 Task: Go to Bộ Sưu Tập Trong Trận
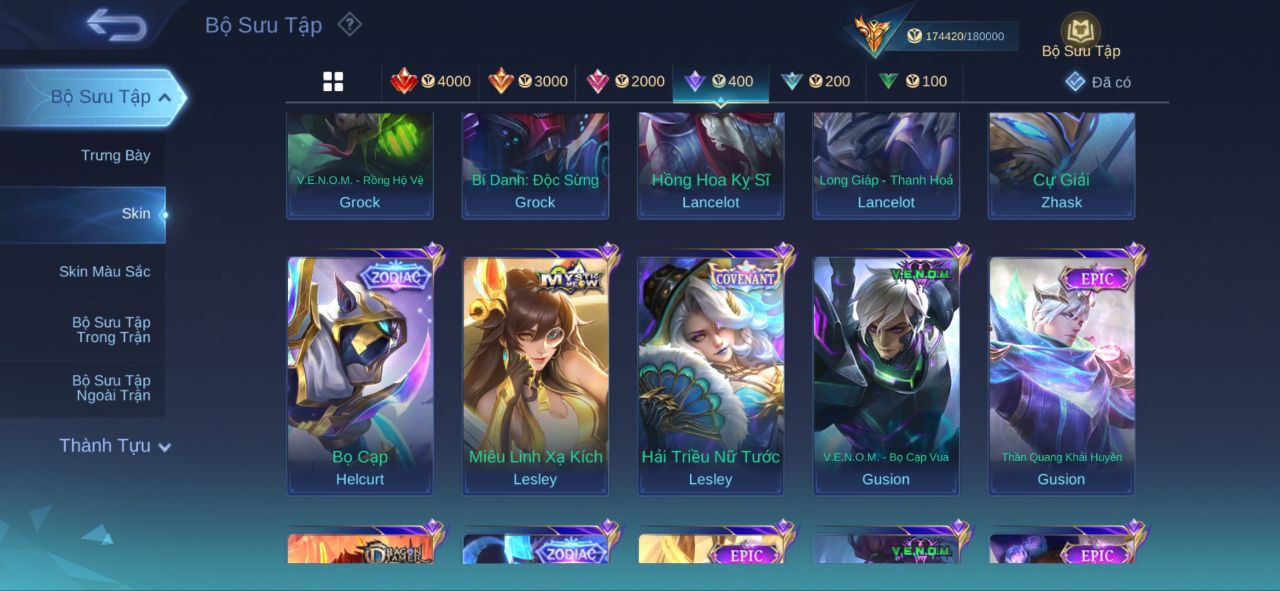click(x=110, y=330)
